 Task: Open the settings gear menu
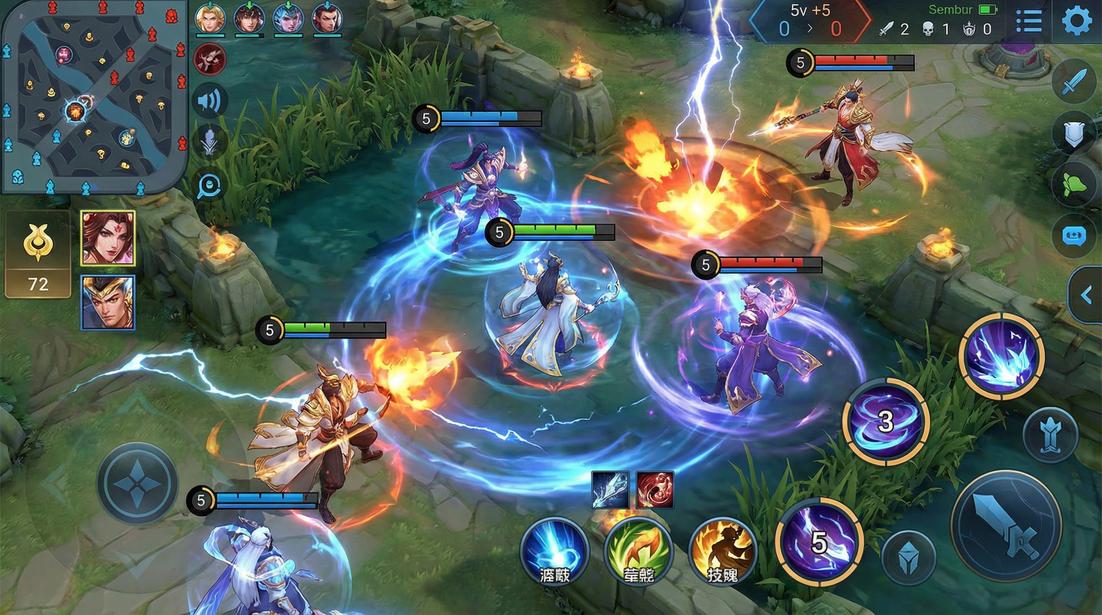coord(1076,21)
